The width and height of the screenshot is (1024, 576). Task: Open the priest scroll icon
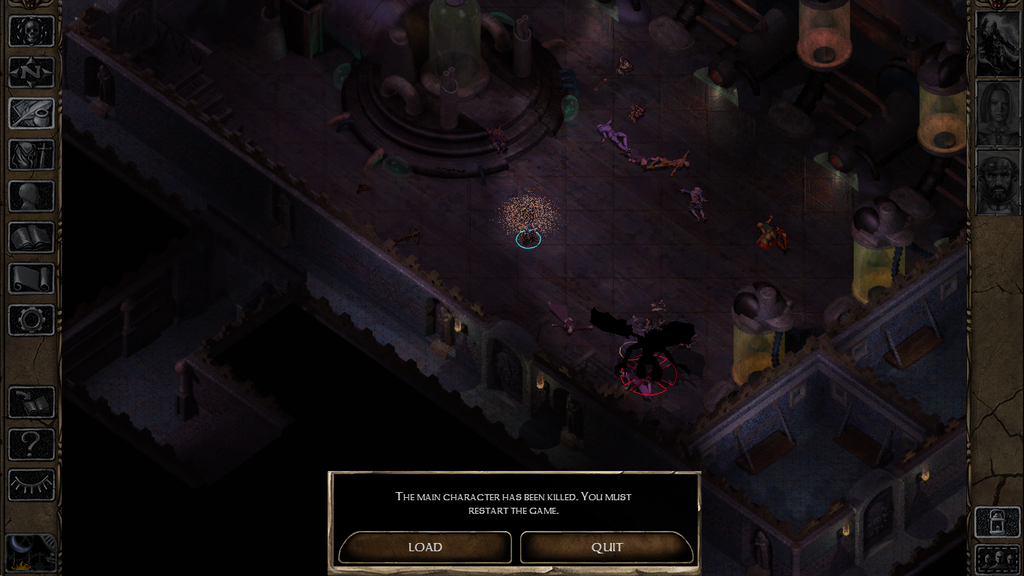pos(31,278)
